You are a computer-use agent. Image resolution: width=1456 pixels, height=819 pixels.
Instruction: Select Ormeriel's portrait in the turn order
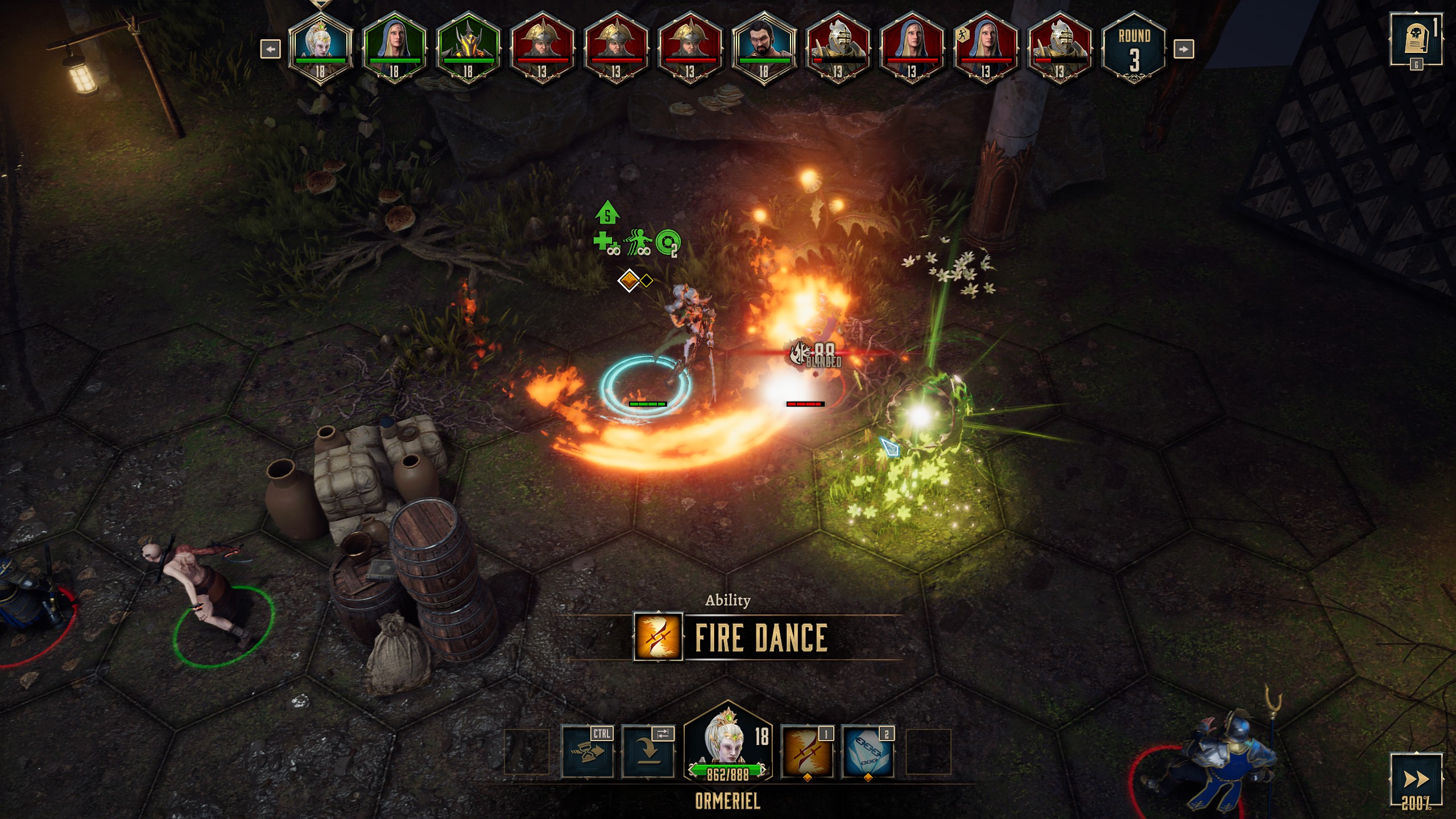pyautogui.click(x=320, y=49)
